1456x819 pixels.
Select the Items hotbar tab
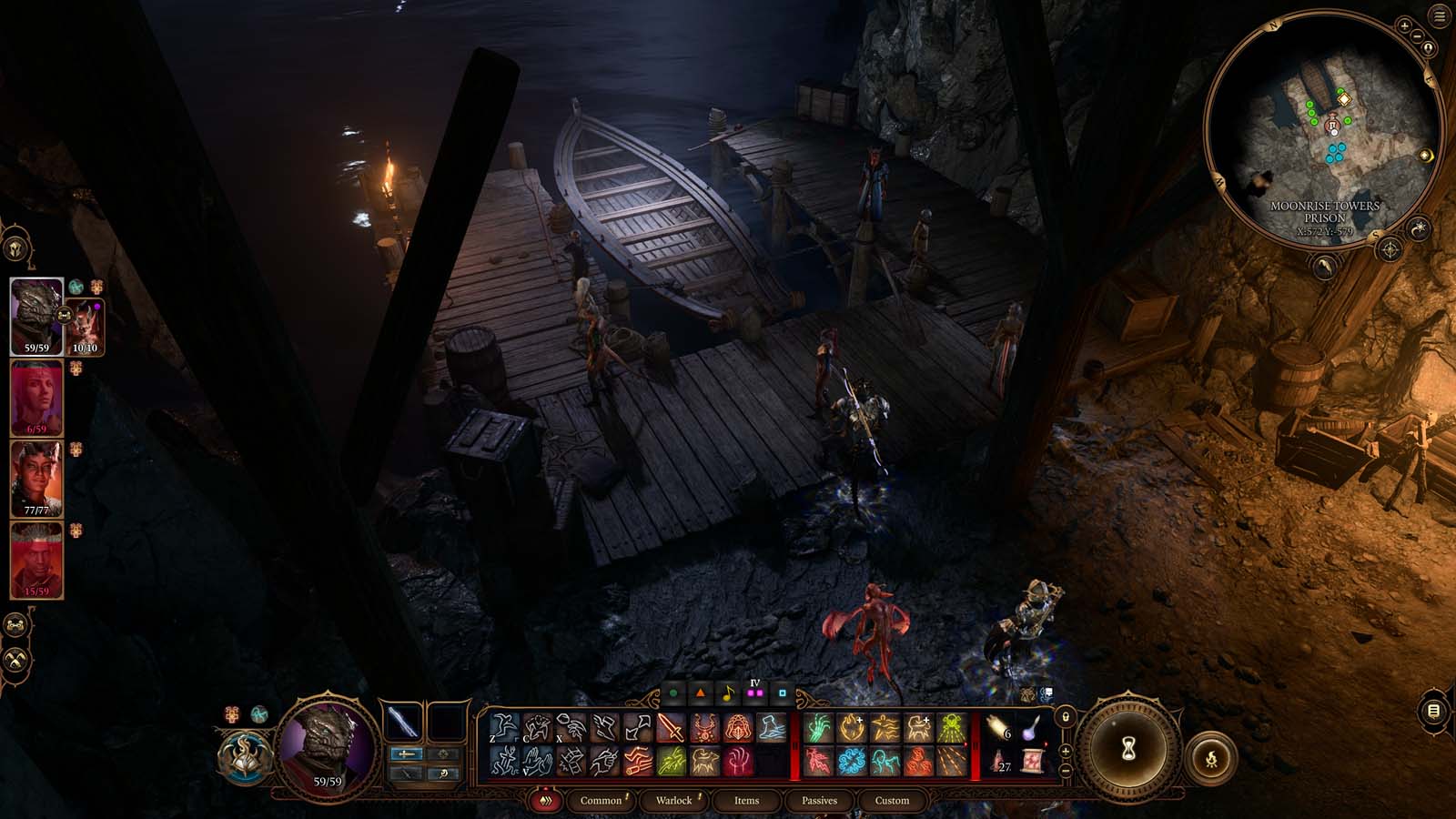[746, 801]
